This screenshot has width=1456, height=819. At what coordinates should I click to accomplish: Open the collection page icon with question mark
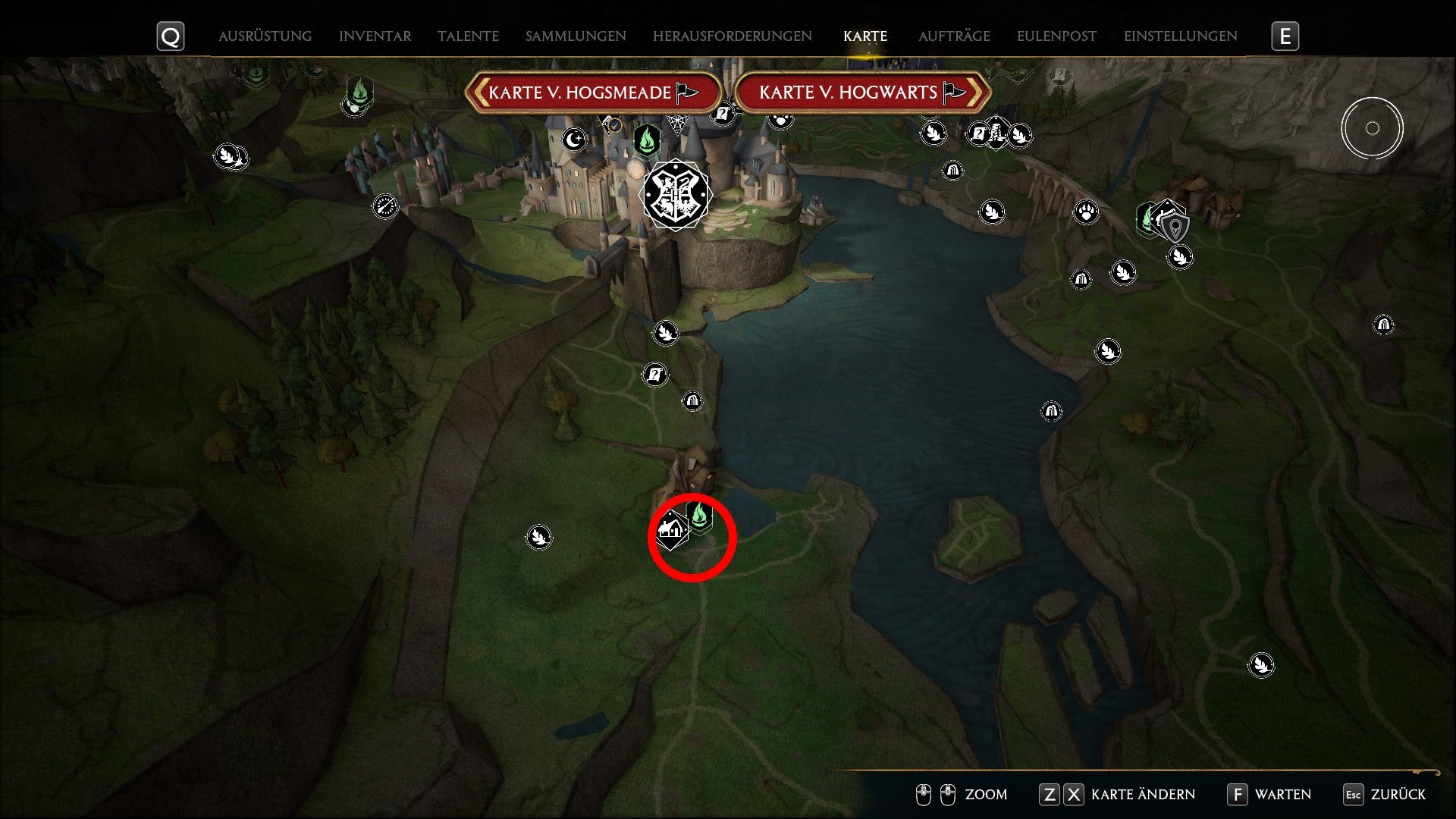point(655,373)
